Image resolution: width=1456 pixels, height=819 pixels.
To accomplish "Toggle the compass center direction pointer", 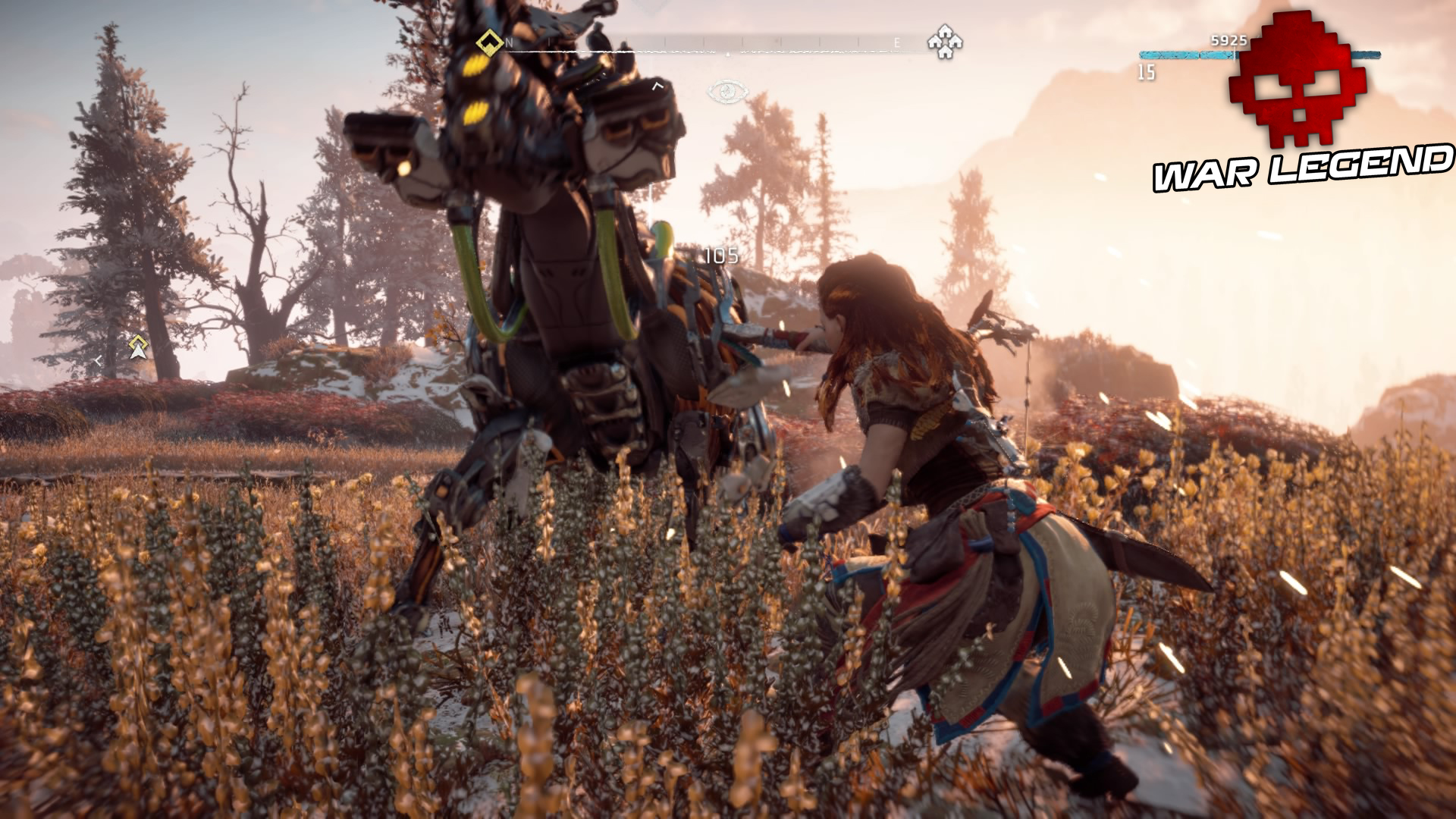I will (730, 55).
